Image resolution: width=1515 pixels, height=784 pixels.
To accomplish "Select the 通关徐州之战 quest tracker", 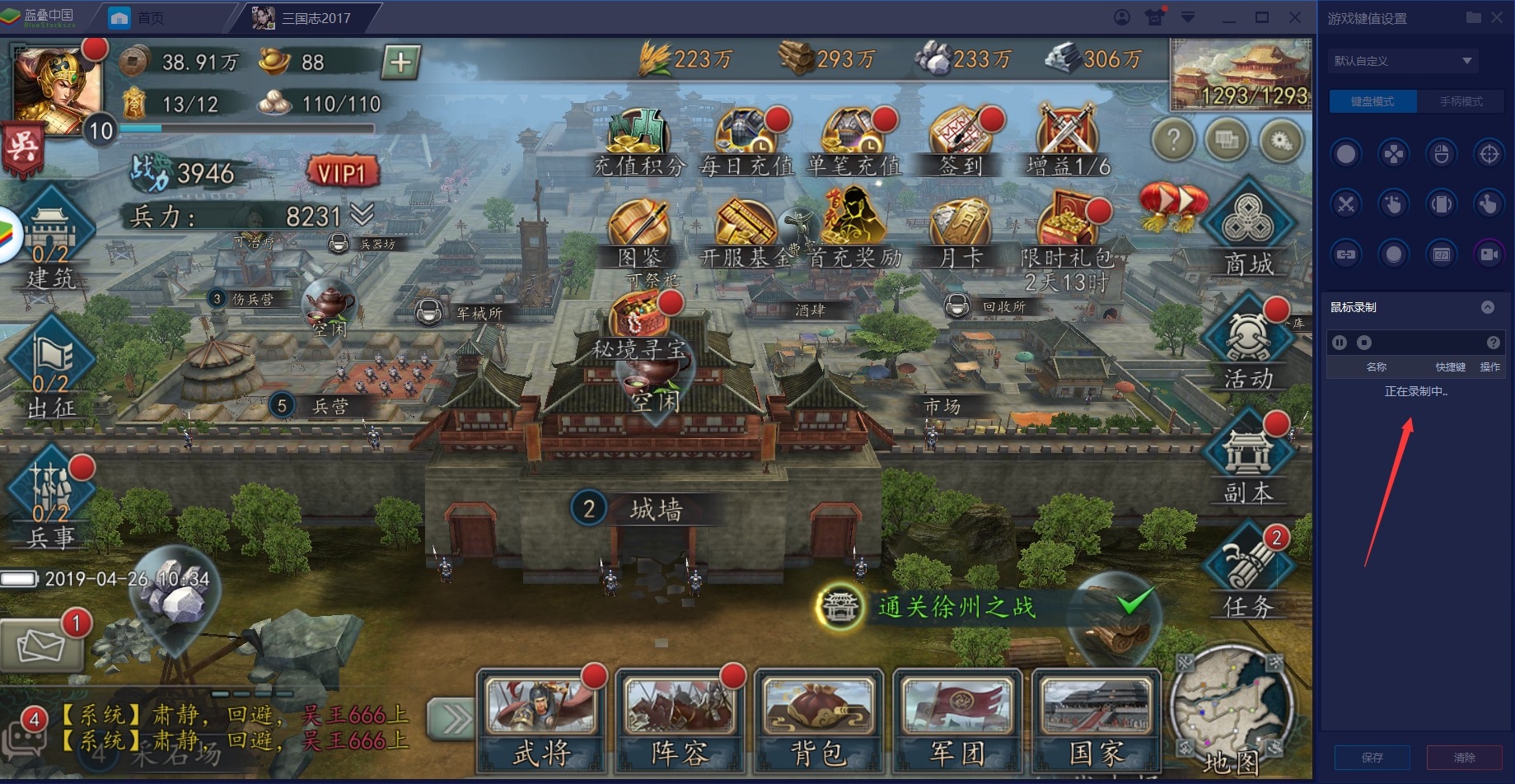I will click(x=956, y=607).
